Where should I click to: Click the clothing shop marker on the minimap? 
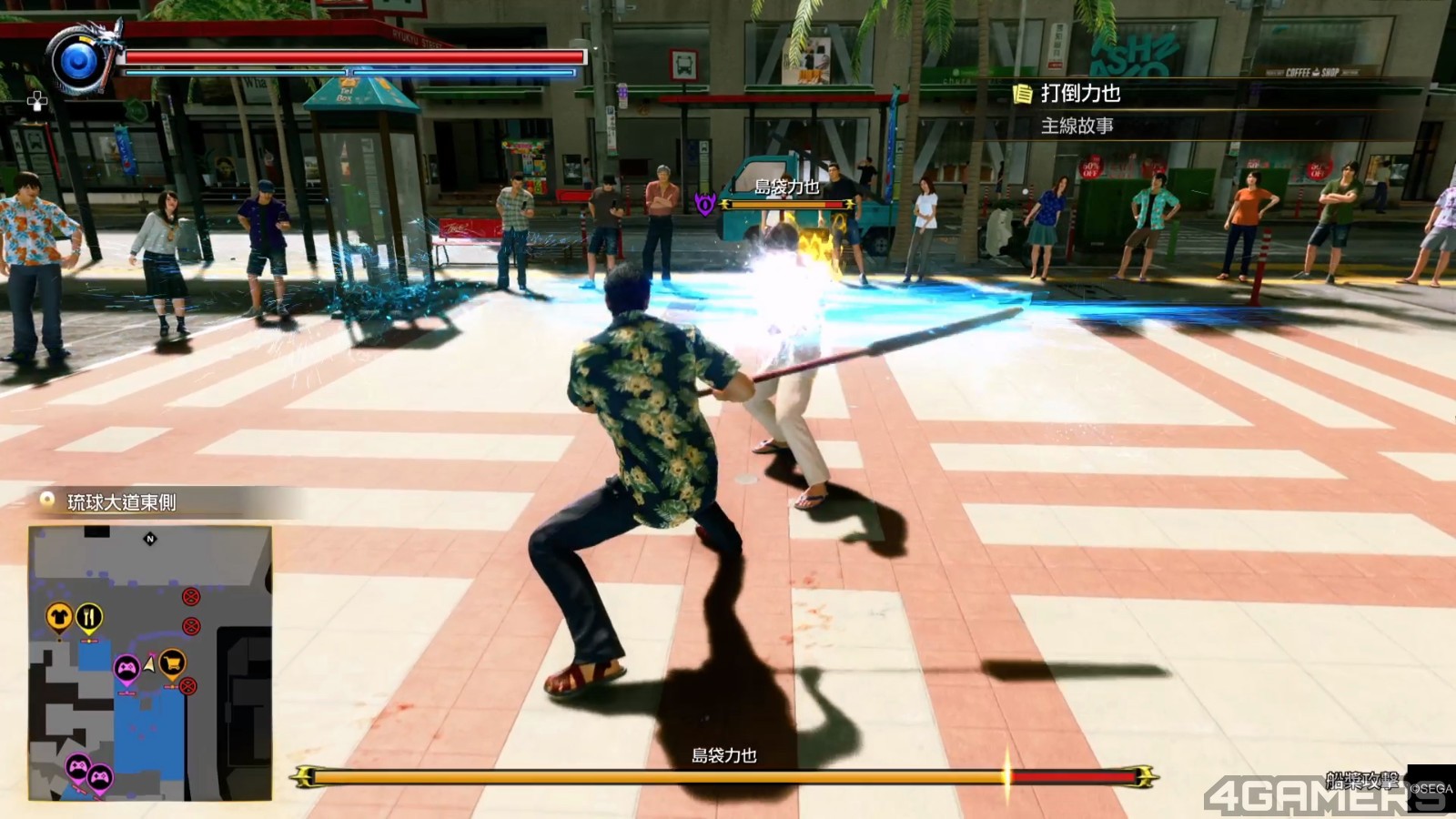59,618
